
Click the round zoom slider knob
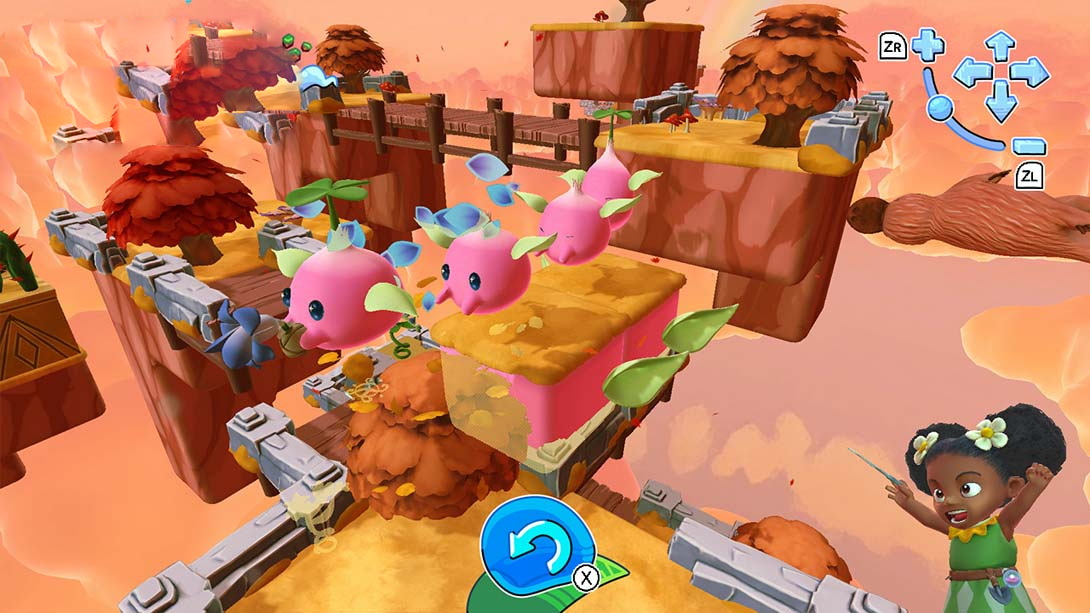pos(939,108)
